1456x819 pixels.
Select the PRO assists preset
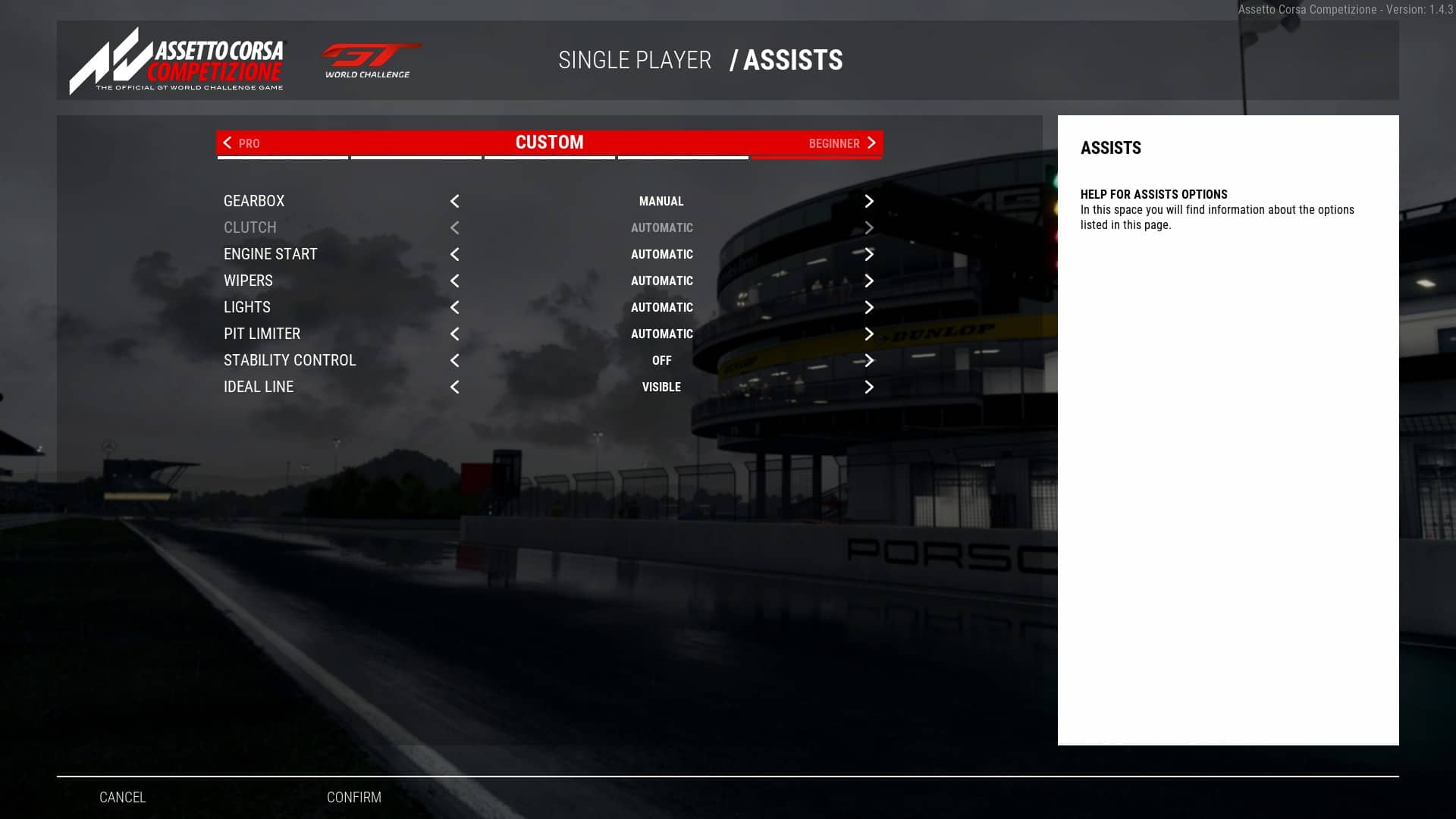tap(249, 143)
